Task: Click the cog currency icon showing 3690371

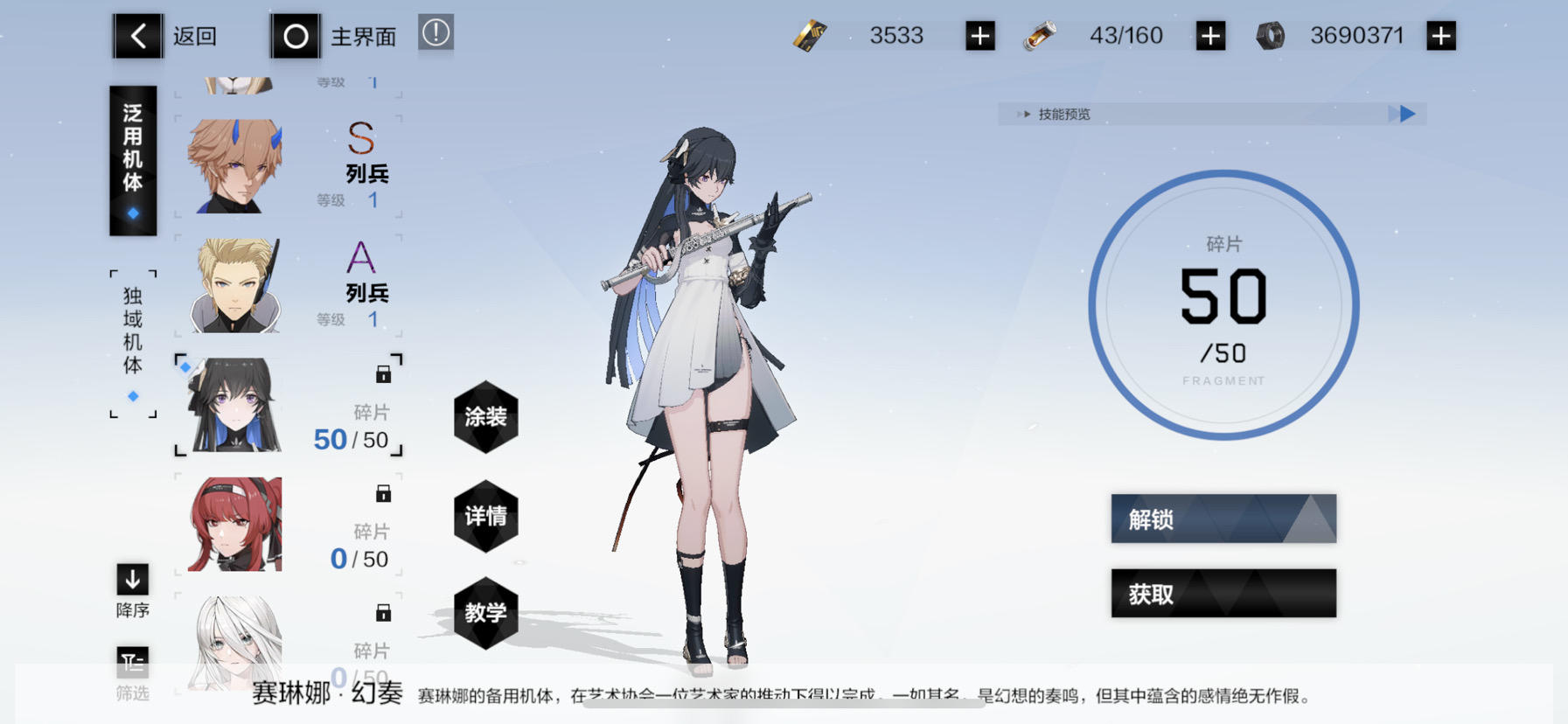Action: pos(1269,34)
